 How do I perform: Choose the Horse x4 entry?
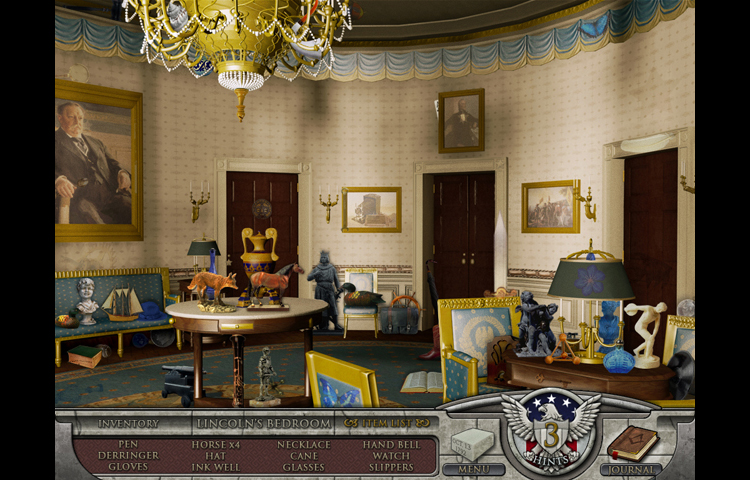216,444
